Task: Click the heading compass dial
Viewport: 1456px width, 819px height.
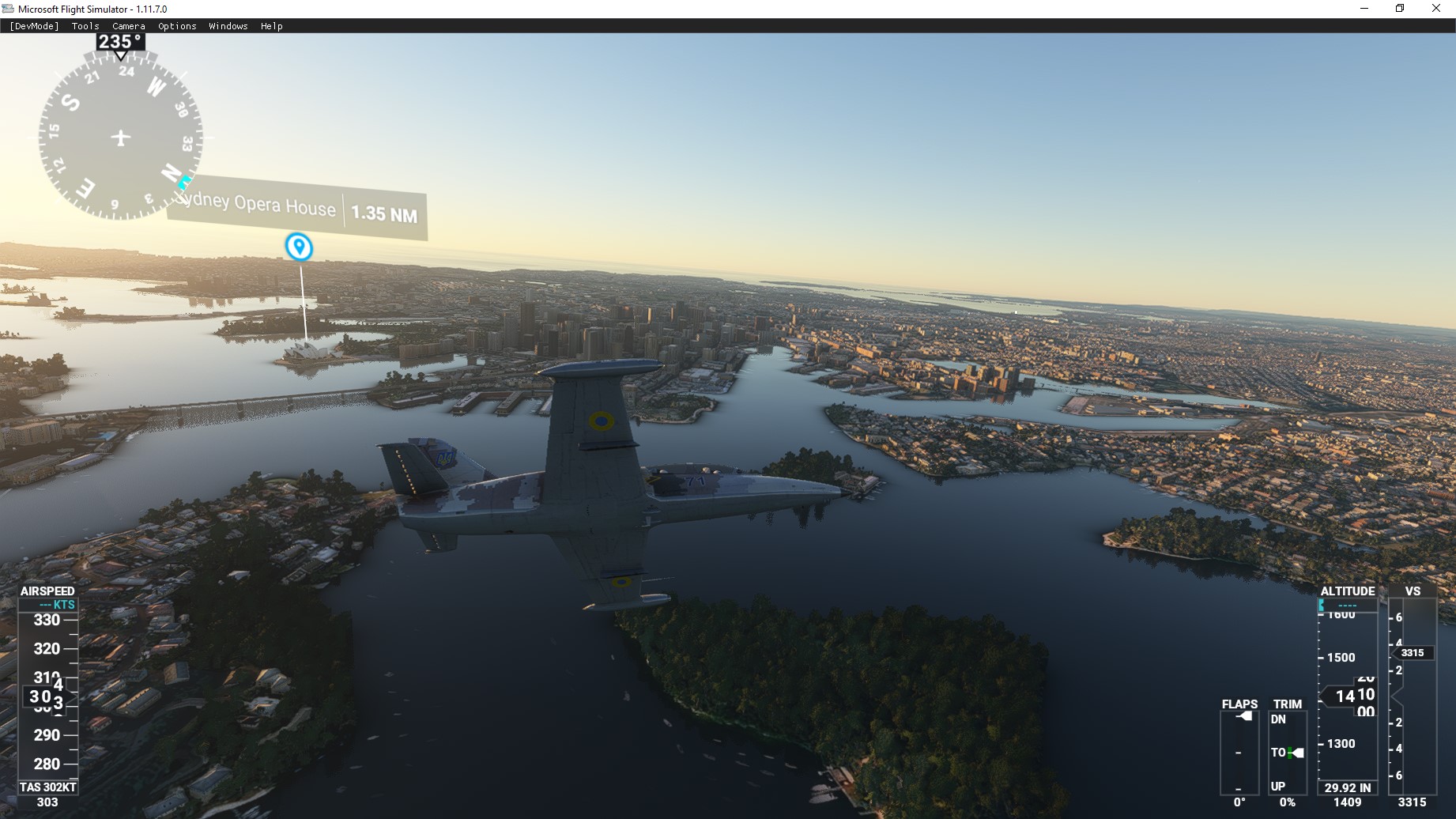Action: click(x=120, y=138)
